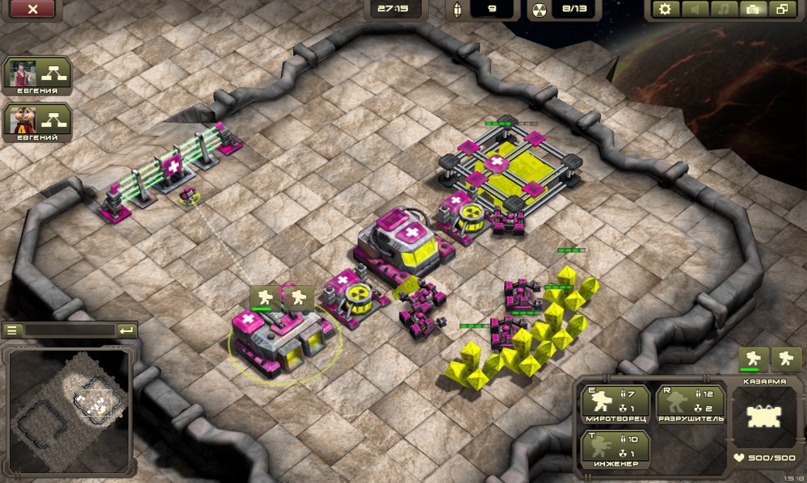Send the chat message with the enter arrow
The width and height of the screenshot is (807, 483).
pos(126,330)
